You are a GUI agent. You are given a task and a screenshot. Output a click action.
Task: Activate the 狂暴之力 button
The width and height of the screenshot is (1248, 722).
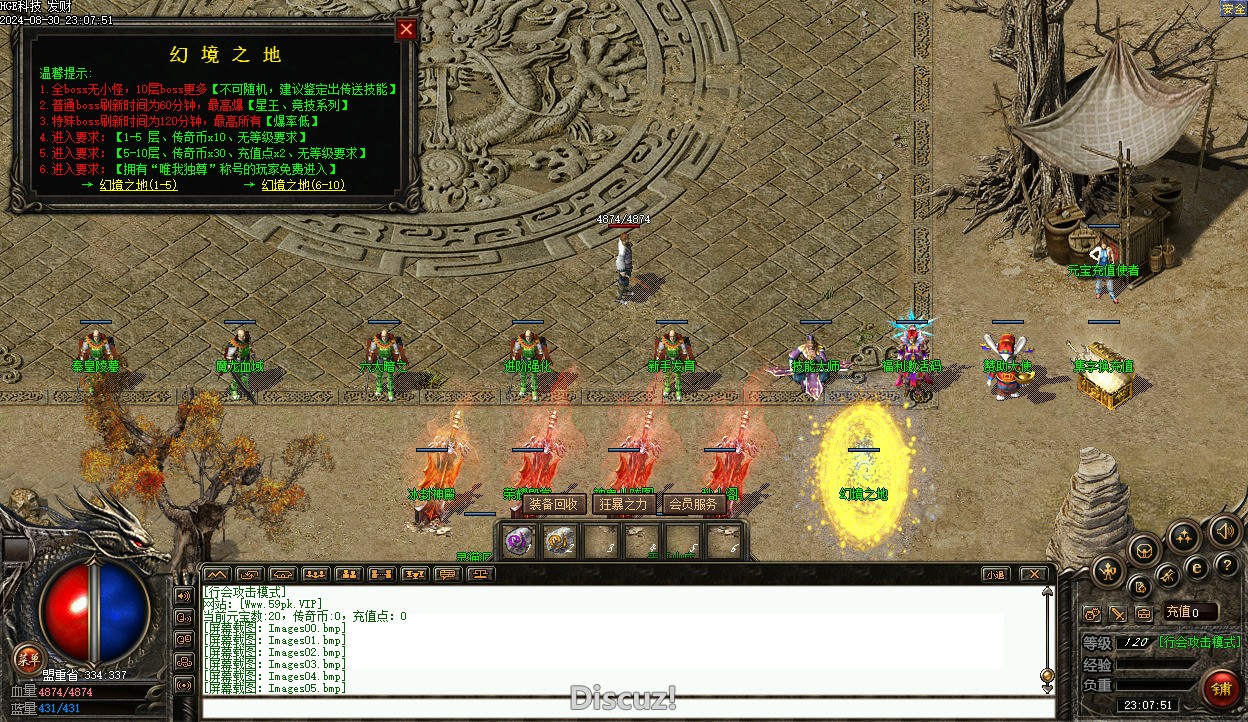(623, 504)
